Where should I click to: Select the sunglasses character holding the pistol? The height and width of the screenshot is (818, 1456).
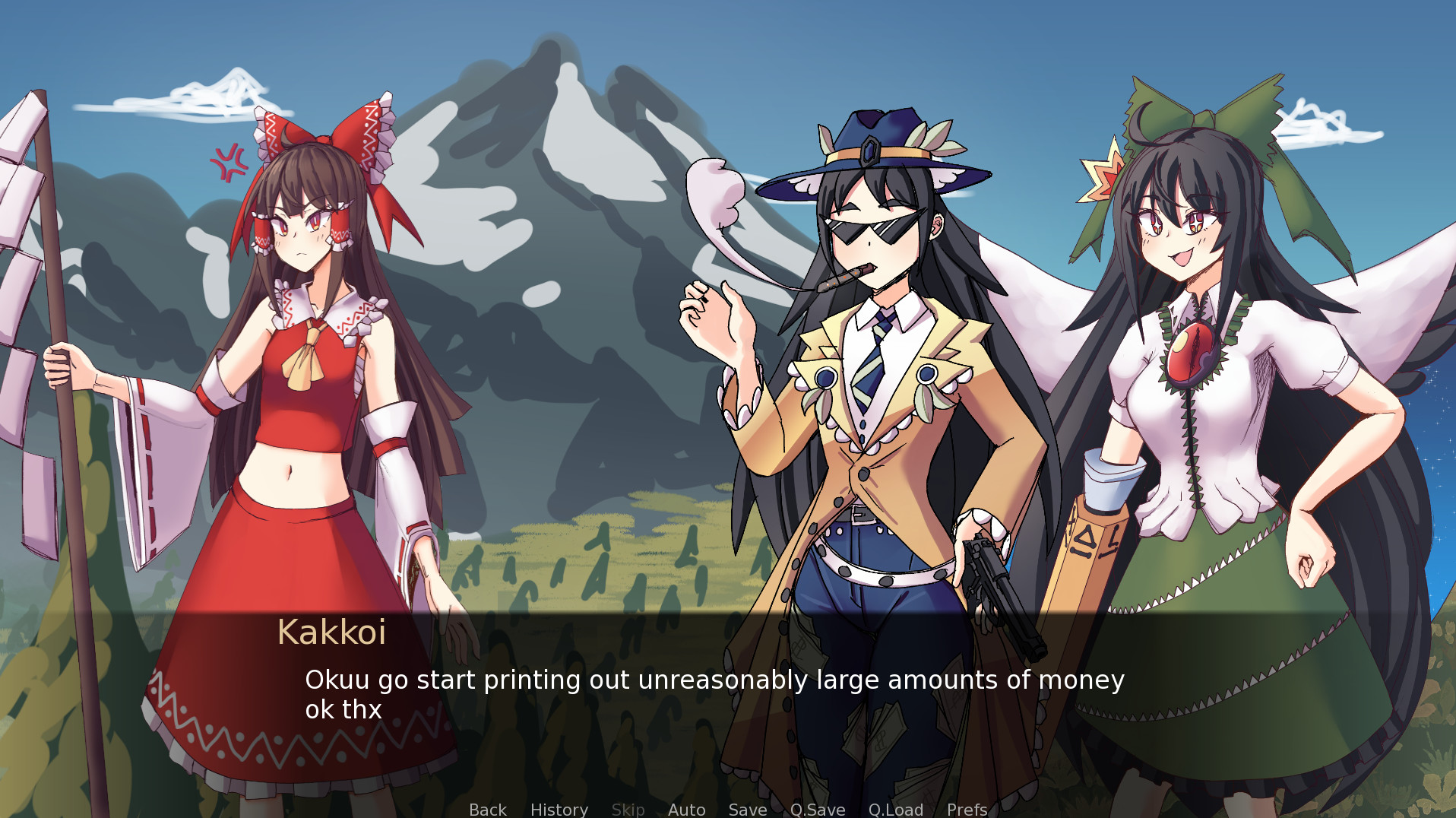pyautogui.click(x=874, y=380)
